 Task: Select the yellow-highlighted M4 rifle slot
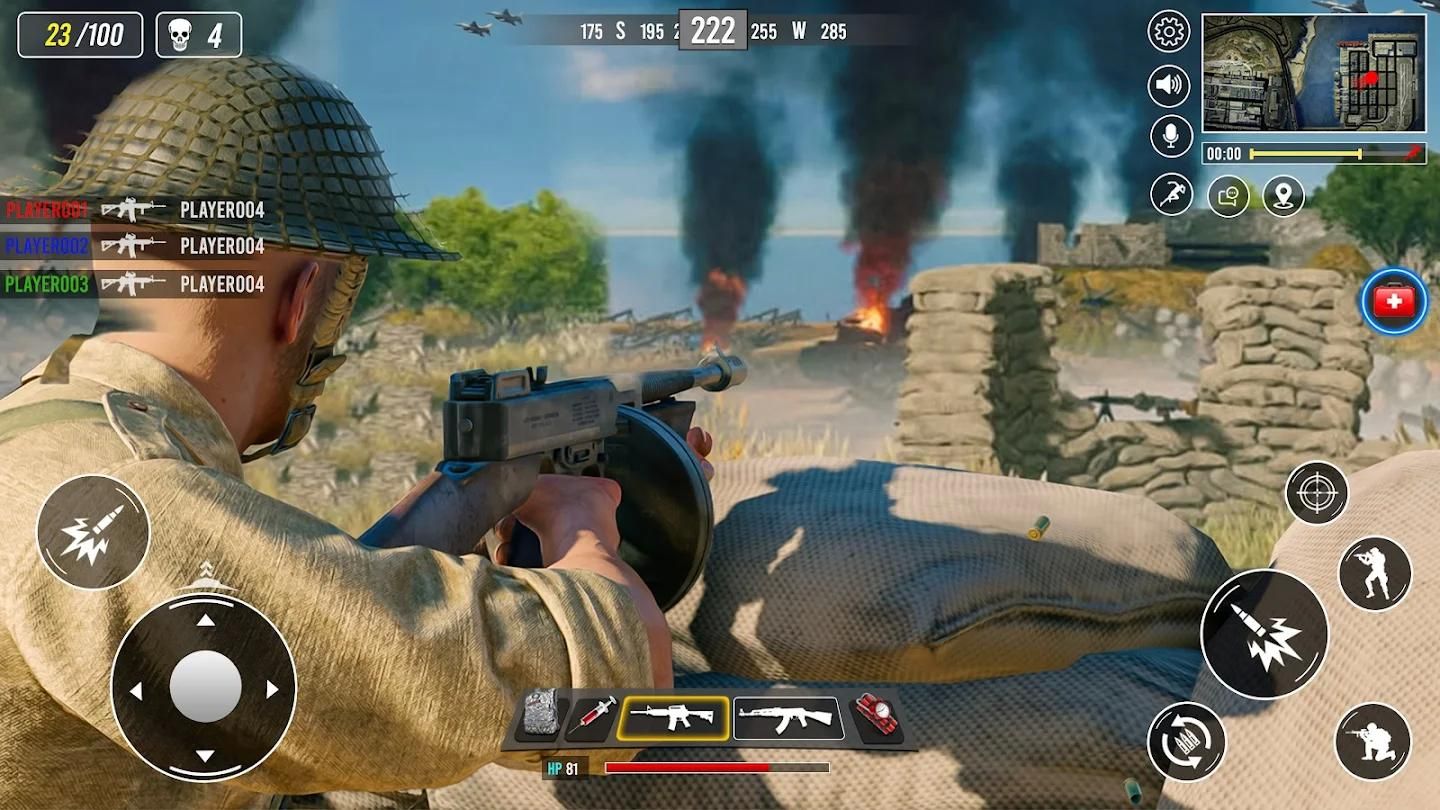[673, 718]
